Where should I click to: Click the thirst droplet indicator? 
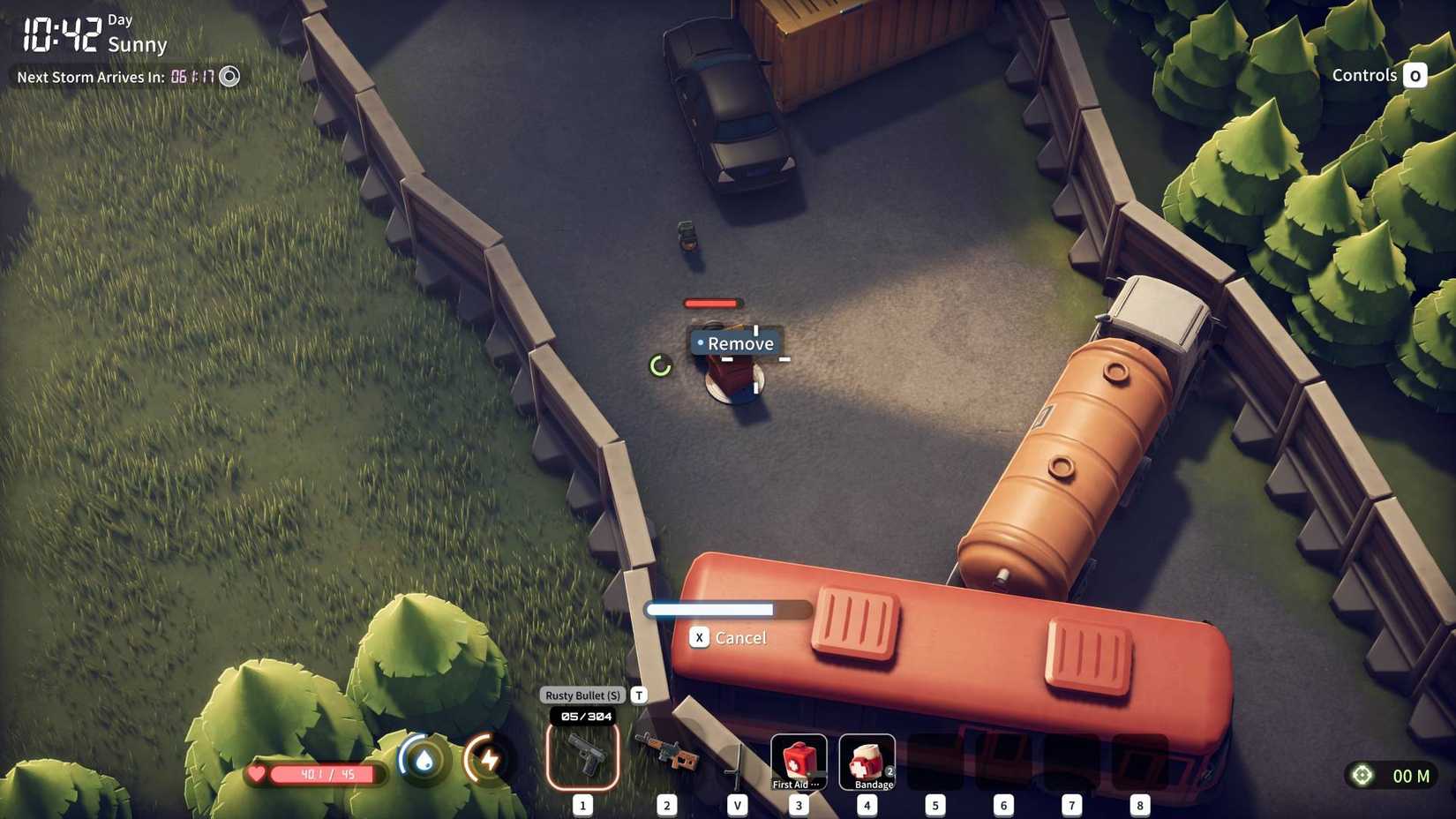point(422,758)
